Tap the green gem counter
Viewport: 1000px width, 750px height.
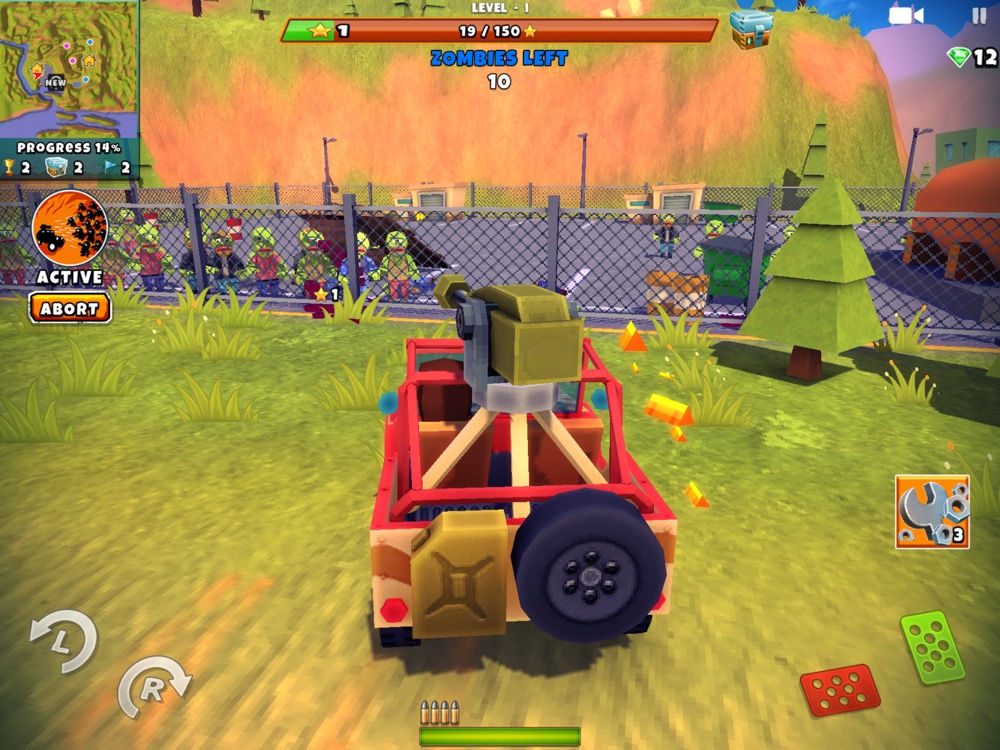point(972,58)
